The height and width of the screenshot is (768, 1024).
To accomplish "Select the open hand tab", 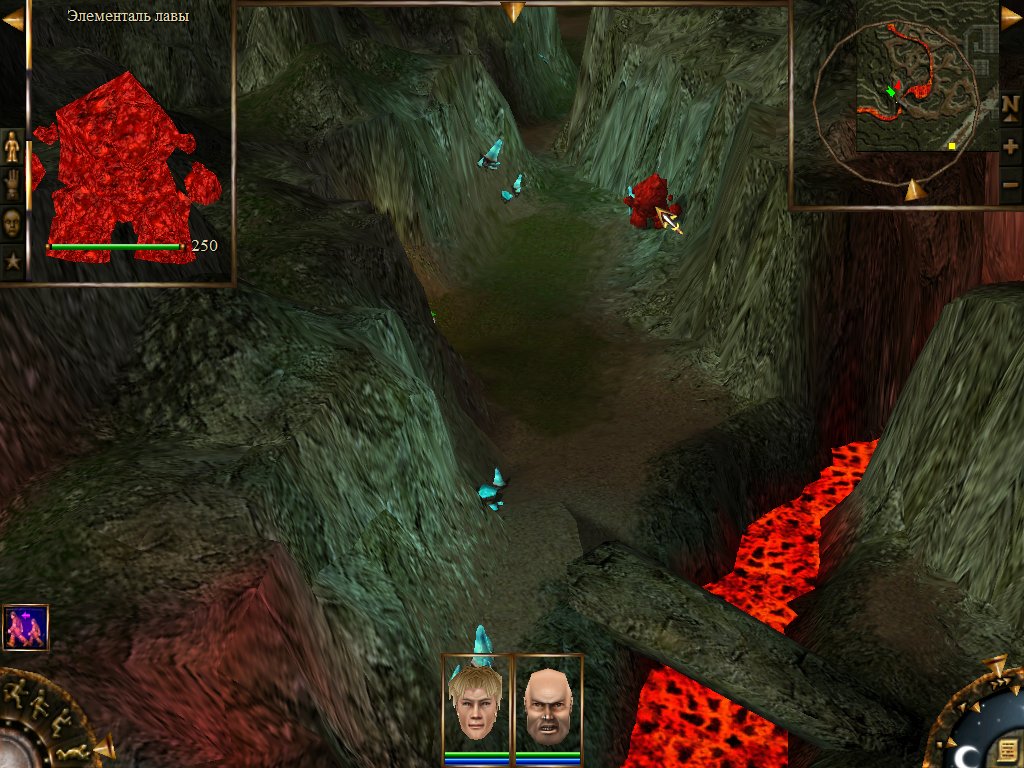I will (x=12, y=184).
